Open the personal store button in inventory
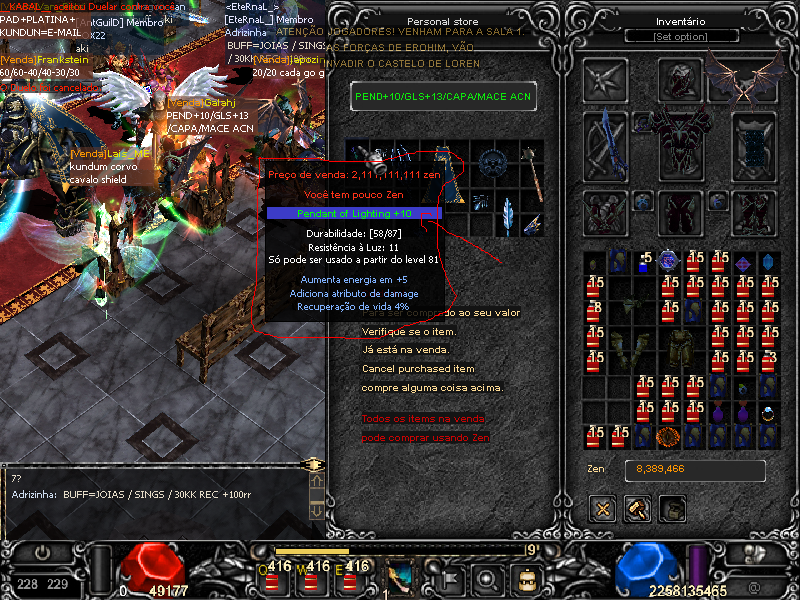The image size is (800, 600). point(672,509)
